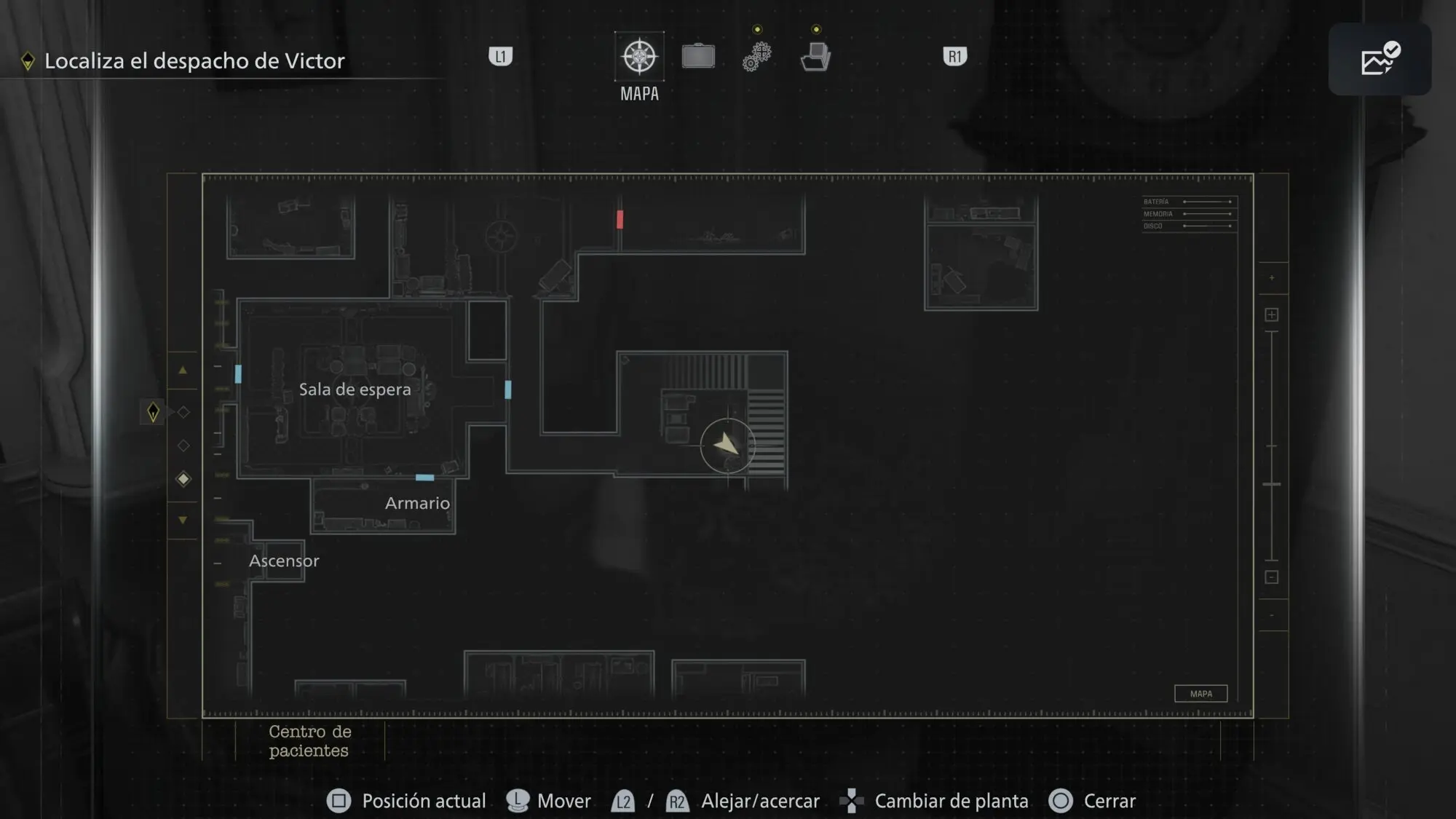The width and height of the screenshot is (1456, 819).
Task: Select the Sala de espera room on the map
Action: [x=355, y=389]
